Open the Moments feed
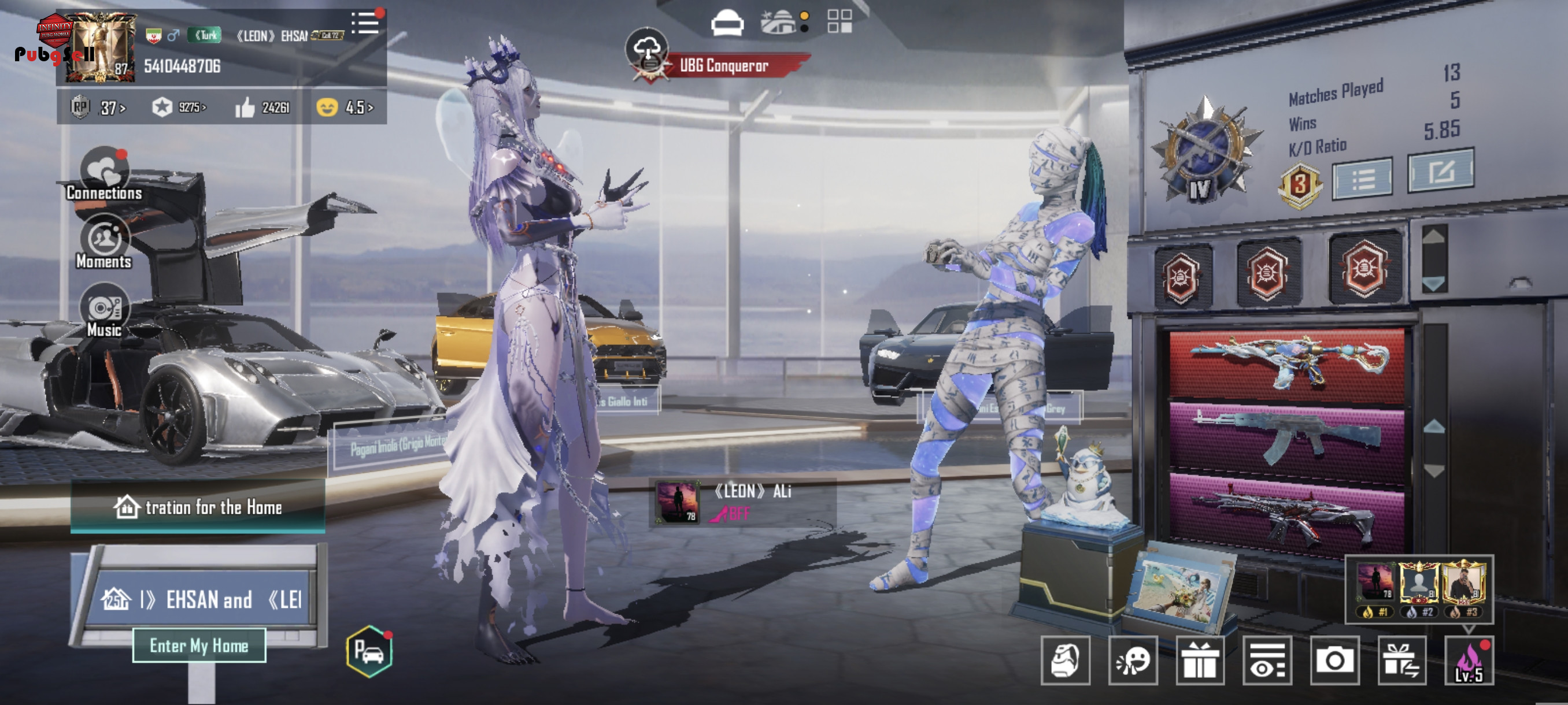The height and width of the screenshot is (705, 1568). click(x=104, y=243)
